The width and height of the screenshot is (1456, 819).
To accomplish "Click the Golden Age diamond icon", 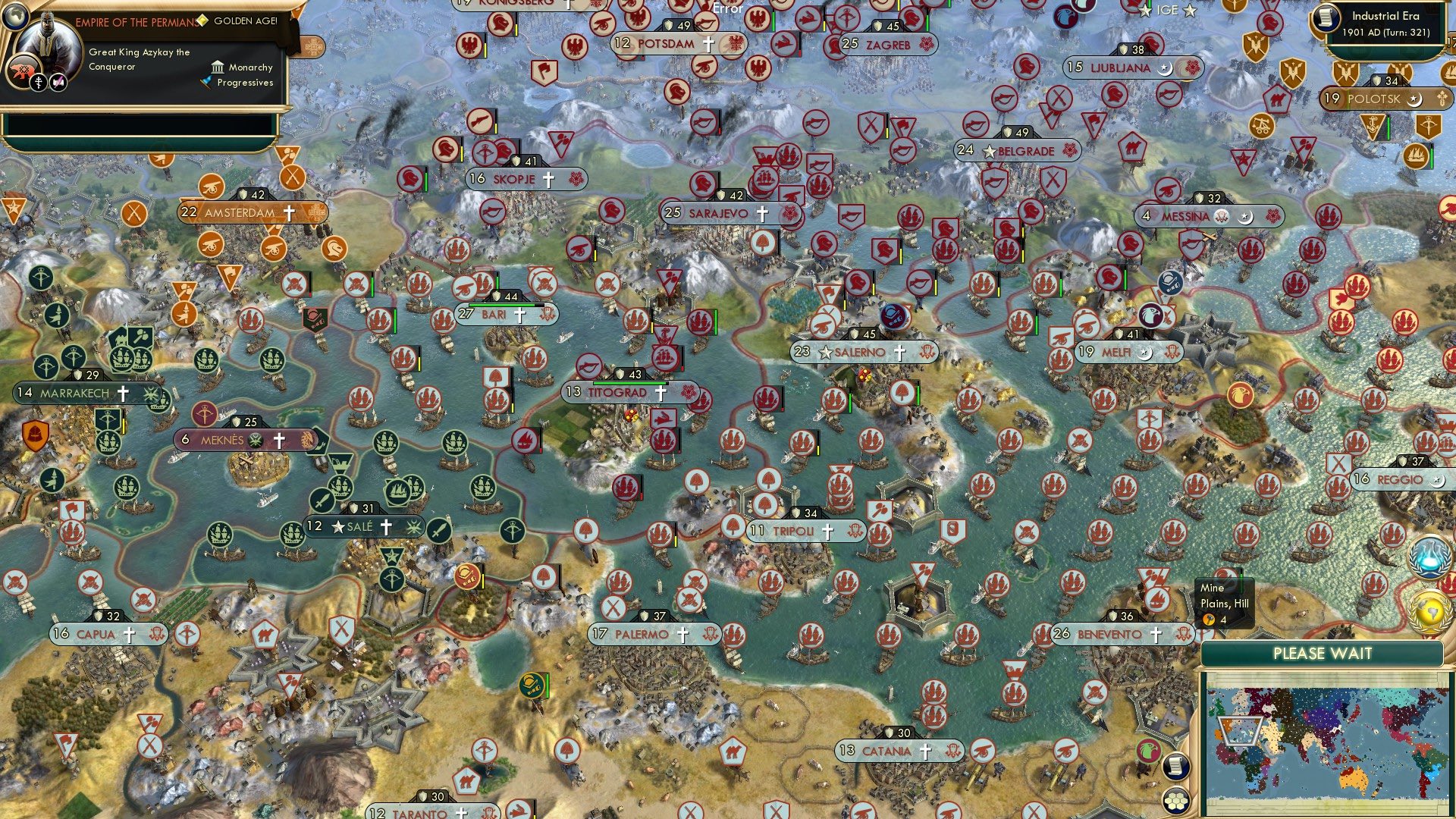I will [201, 21].
